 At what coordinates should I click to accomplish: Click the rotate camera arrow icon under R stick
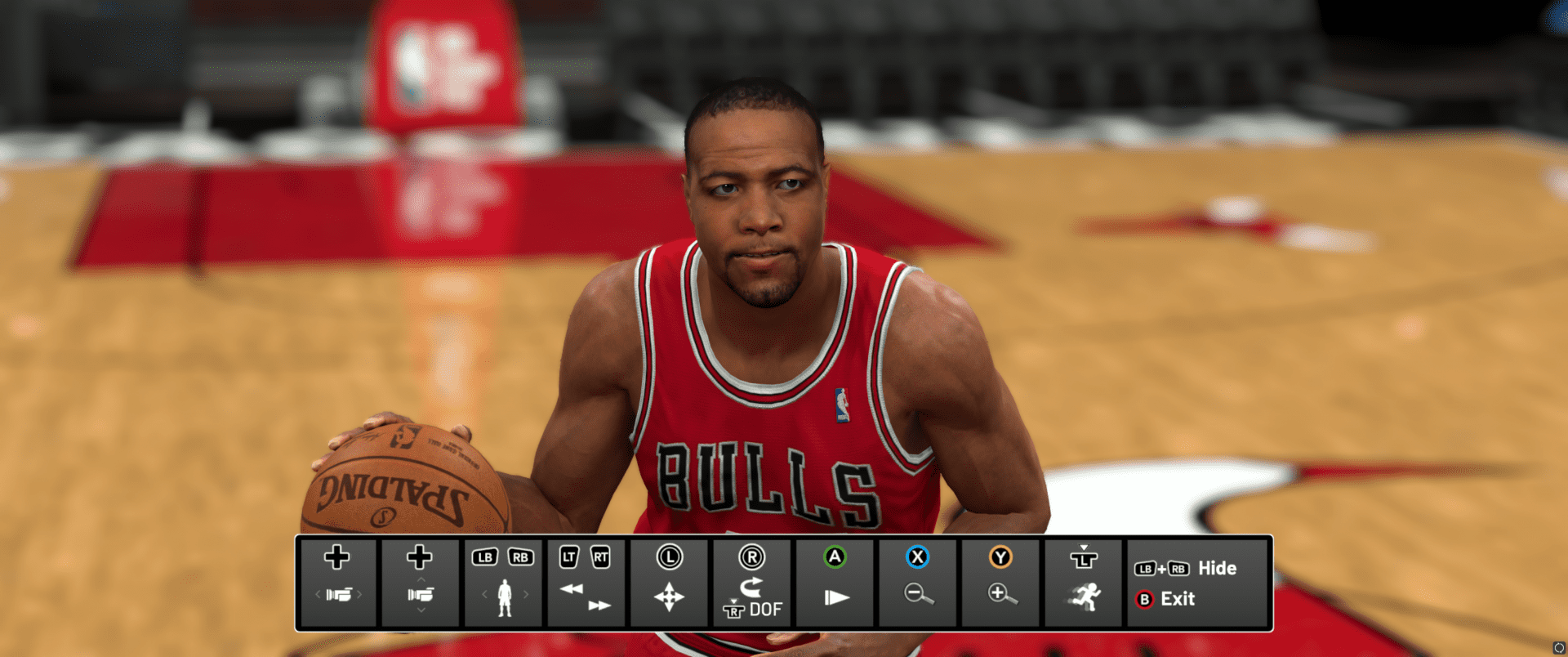(x=753, y=586)
